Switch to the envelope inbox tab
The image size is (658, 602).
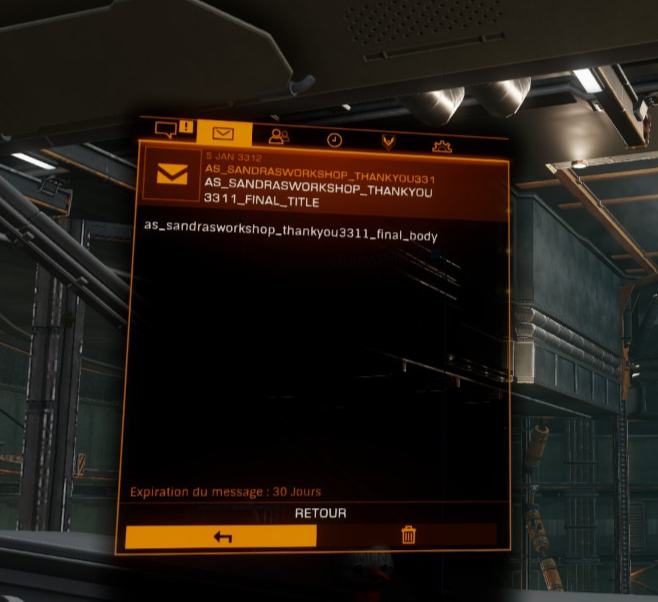tap(223, 133)
